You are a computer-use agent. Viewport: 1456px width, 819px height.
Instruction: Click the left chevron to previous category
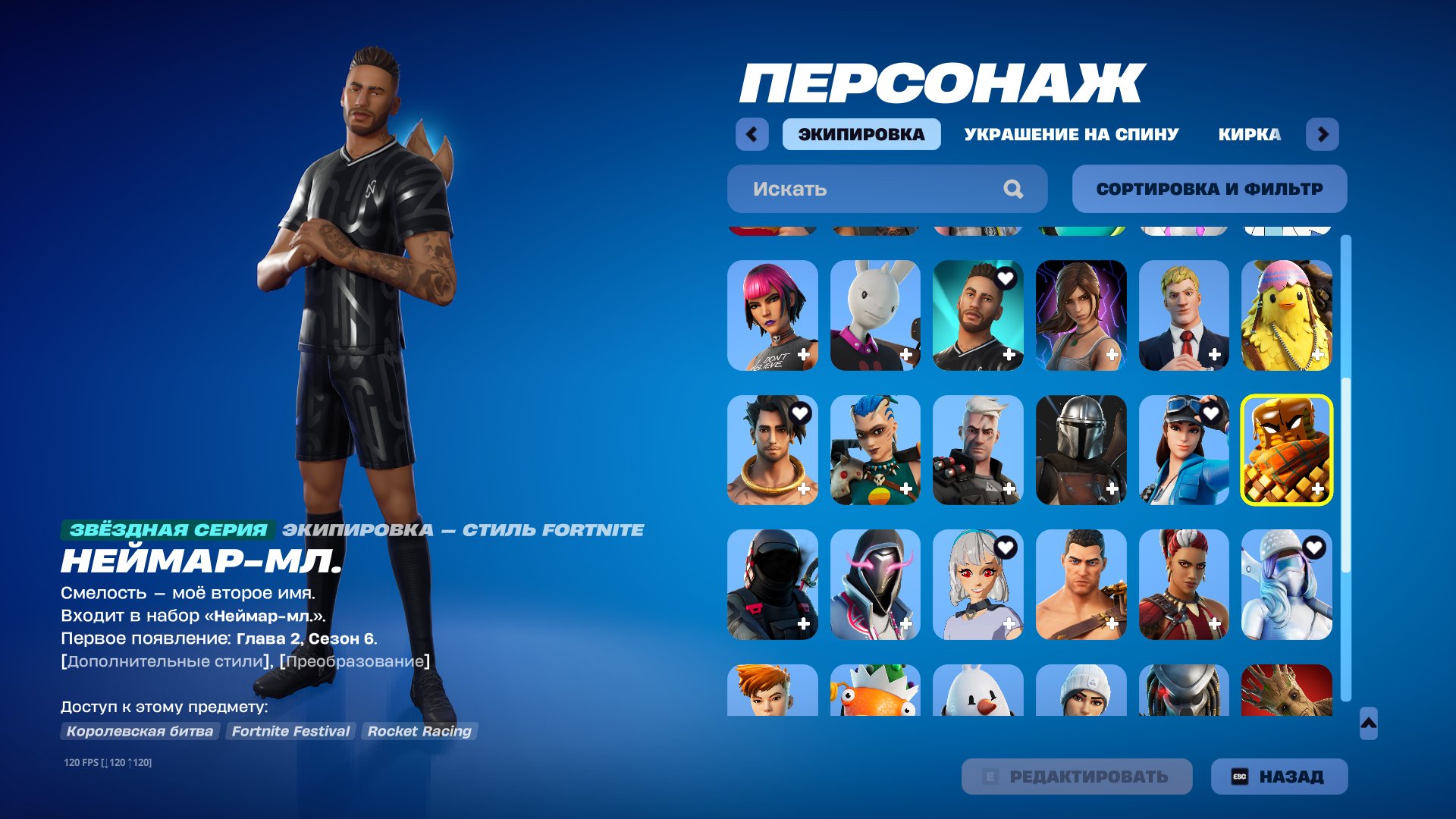coord(750,133)
